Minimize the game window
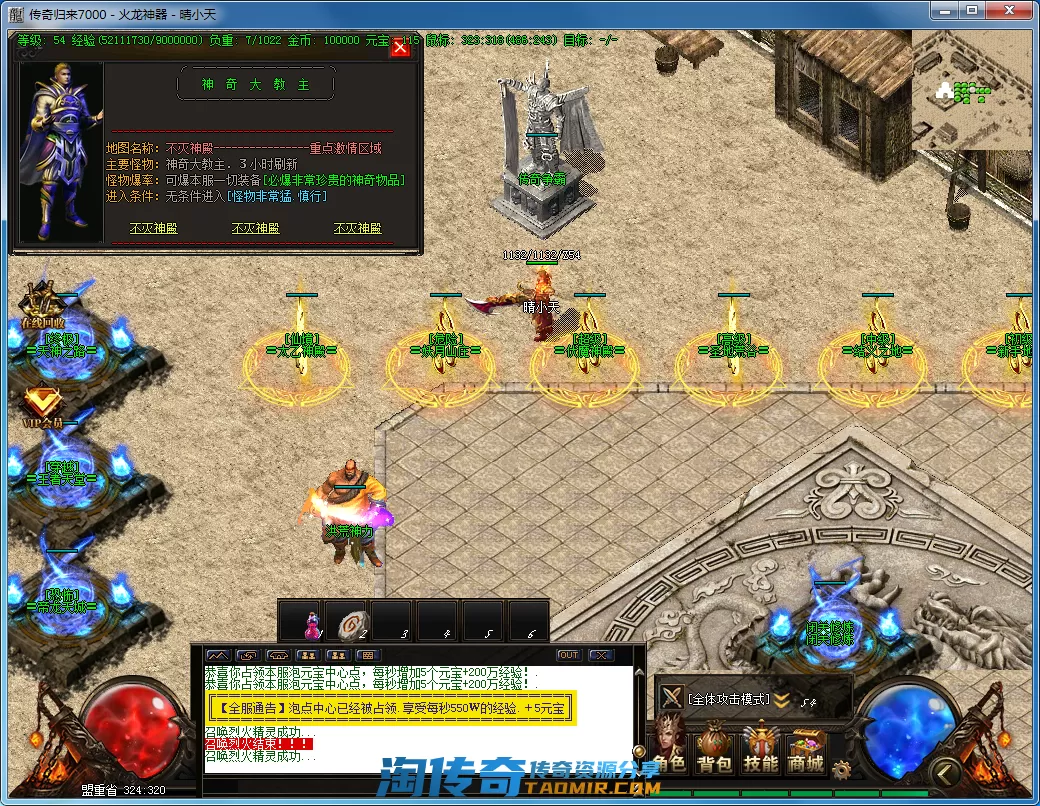Viewport: 1040px width, 806px height. [x=942, y=9]
